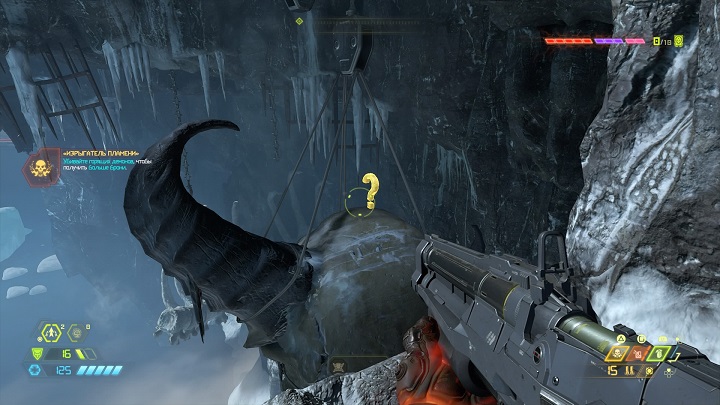Activate the green grenade ability icon
Screen dimensions: 720x405
click(659, 353)
